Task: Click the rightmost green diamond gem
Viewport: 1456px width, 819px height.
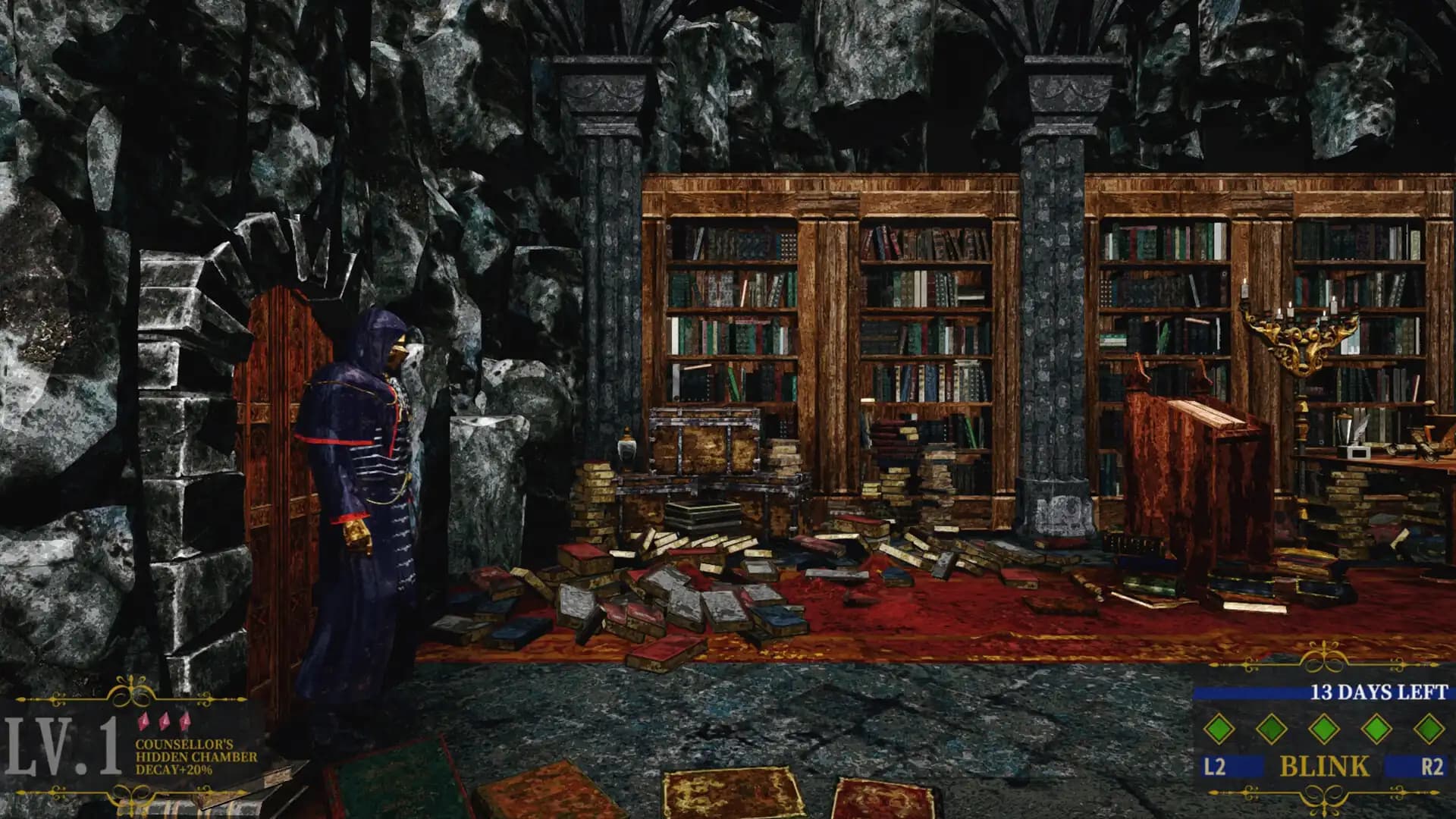Action: [1429, 730]
